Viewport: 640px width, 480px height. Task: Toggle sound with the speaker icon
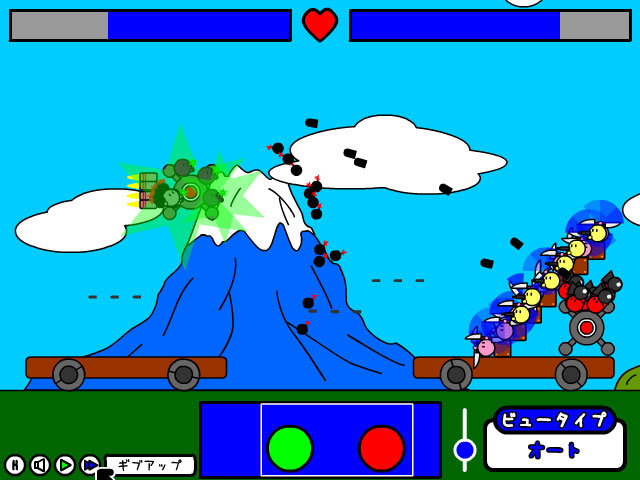pyautogui.click(x=40, y=465)
